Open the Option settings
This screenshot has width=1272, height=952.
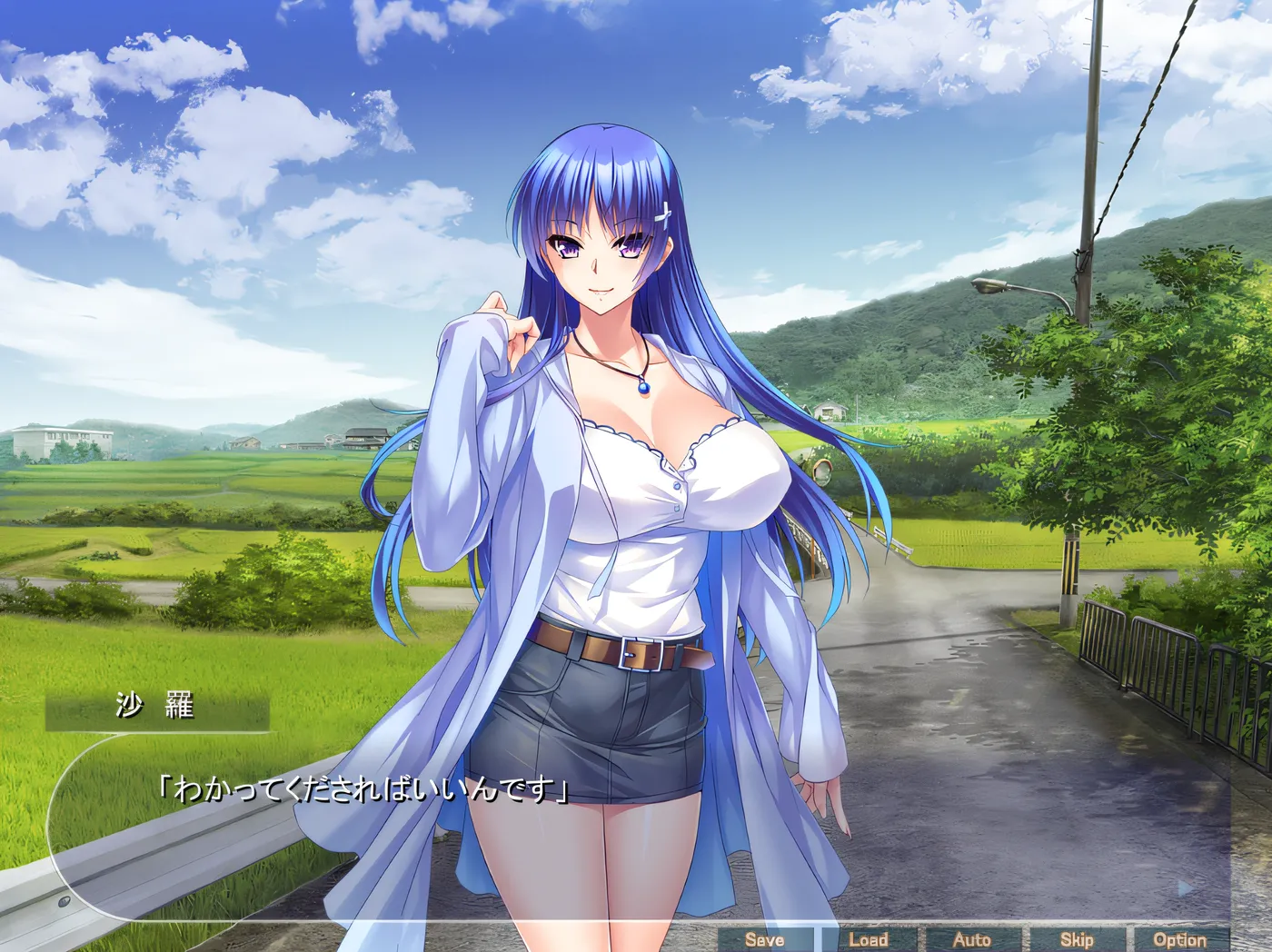pyautogui.click(x=1179, y=940)
